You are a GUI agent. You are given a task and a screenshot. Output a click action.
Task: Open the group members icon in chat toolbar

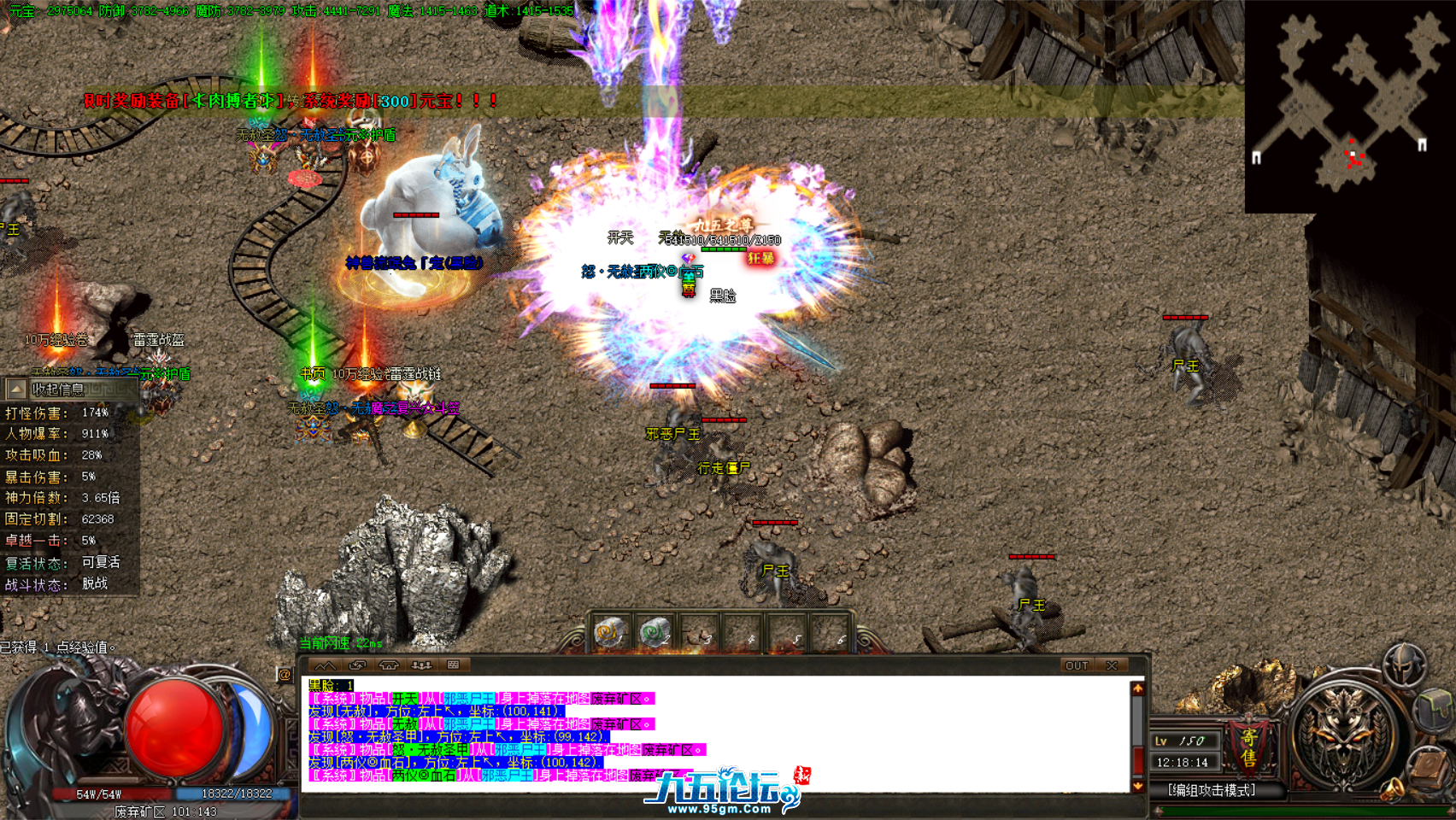click(x=421, y=665)
